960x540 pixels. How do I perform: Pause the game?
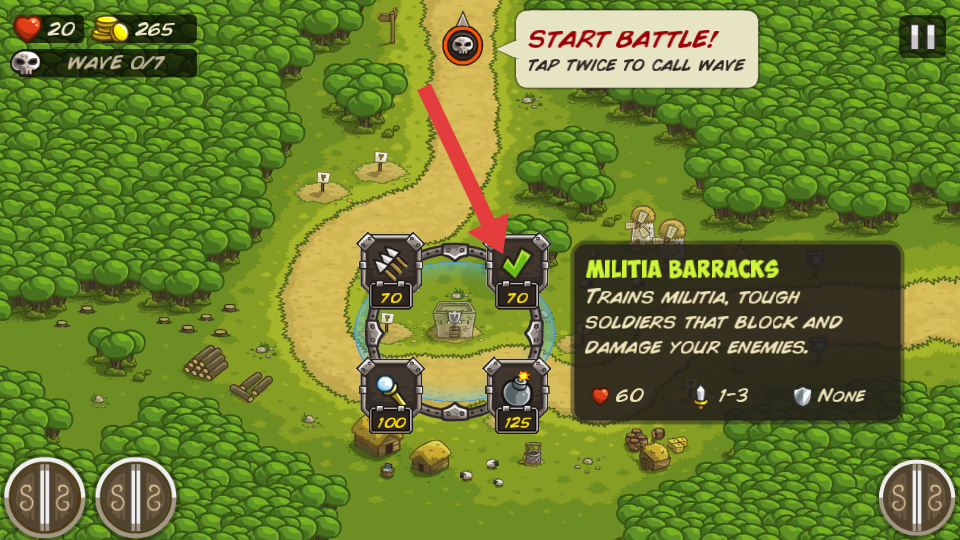pos(921,37)
